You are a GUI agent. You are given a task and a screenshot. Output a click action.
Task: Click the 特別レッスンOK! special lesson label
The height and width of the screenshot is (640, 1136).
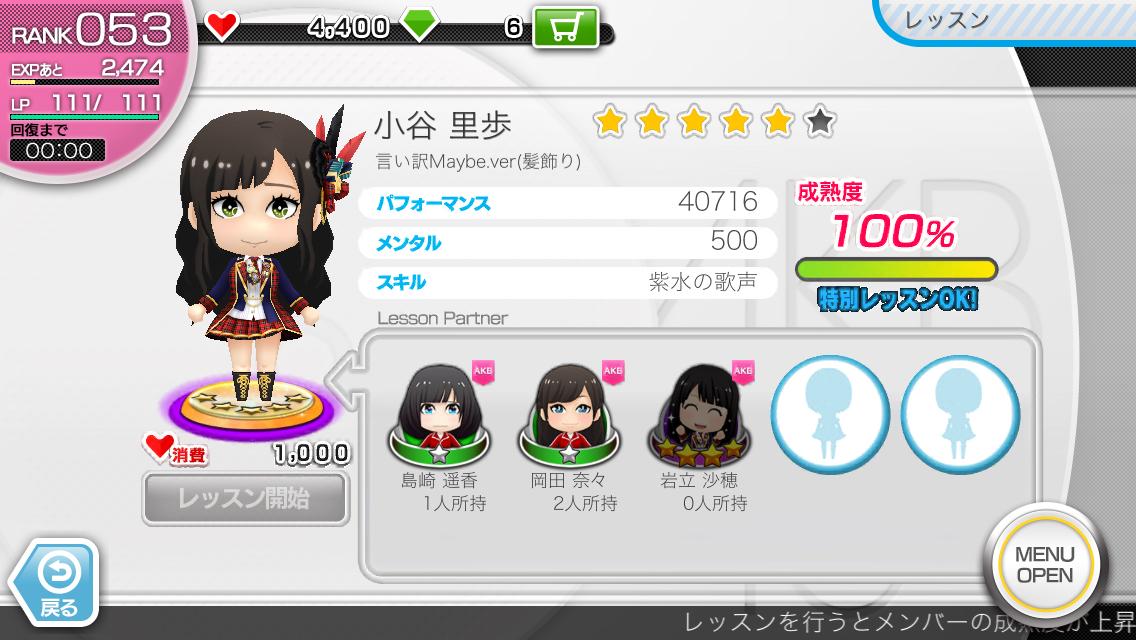897,300
